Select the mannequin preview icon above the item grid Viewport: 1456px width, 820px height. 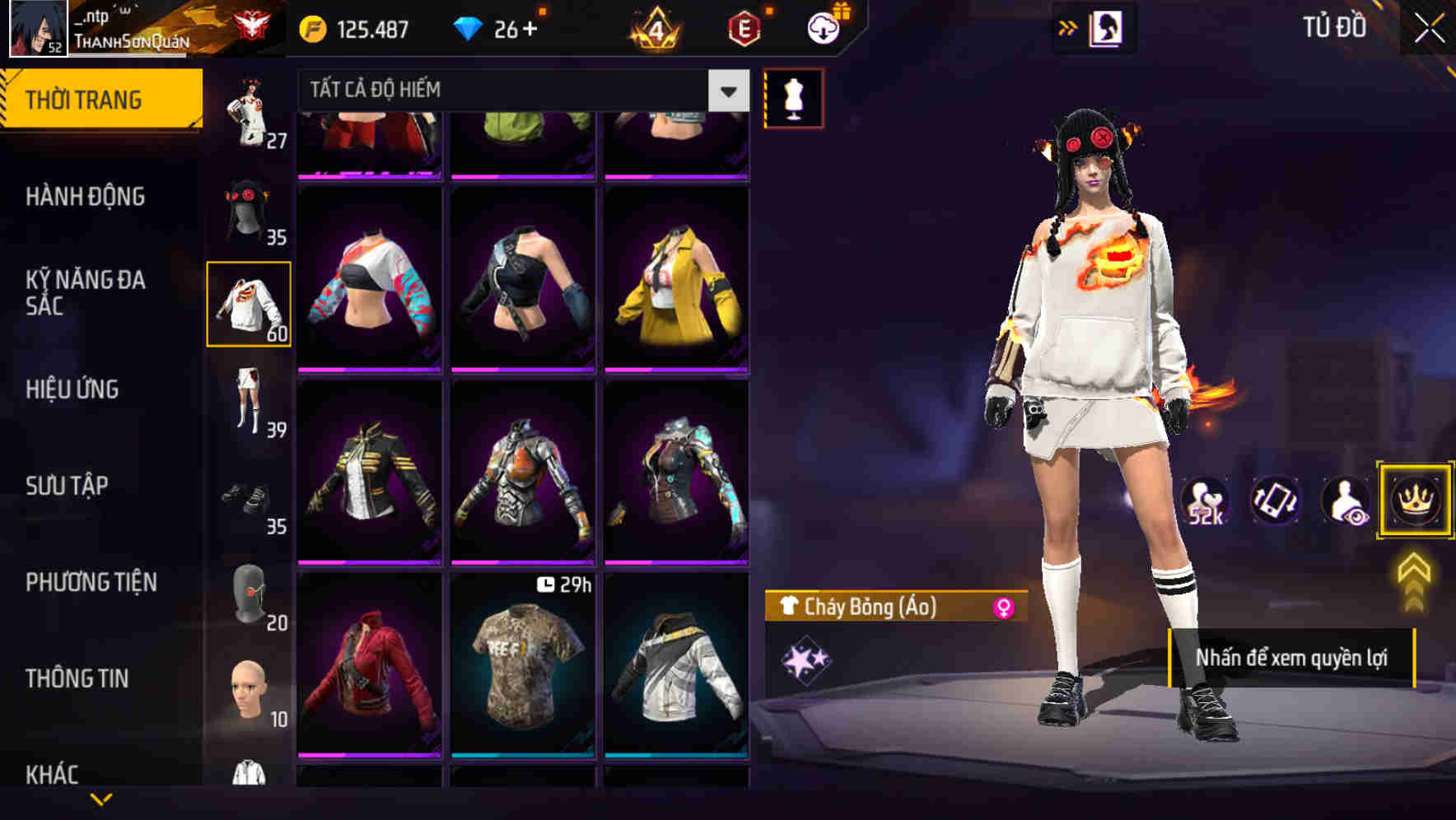(x=793, y=96)
